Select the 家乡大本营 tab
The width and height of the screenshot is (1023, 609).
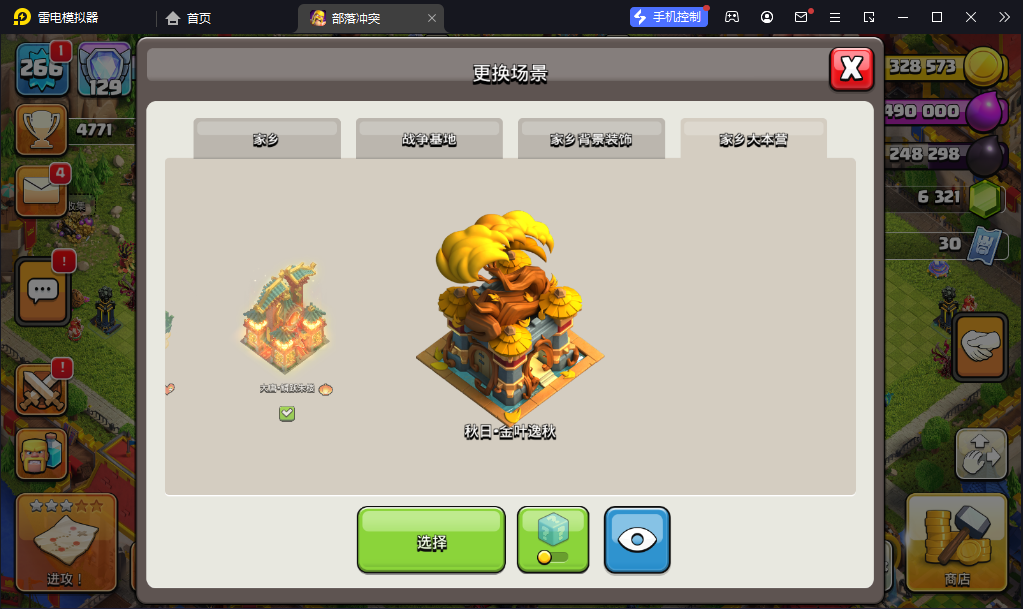[753, 139]
